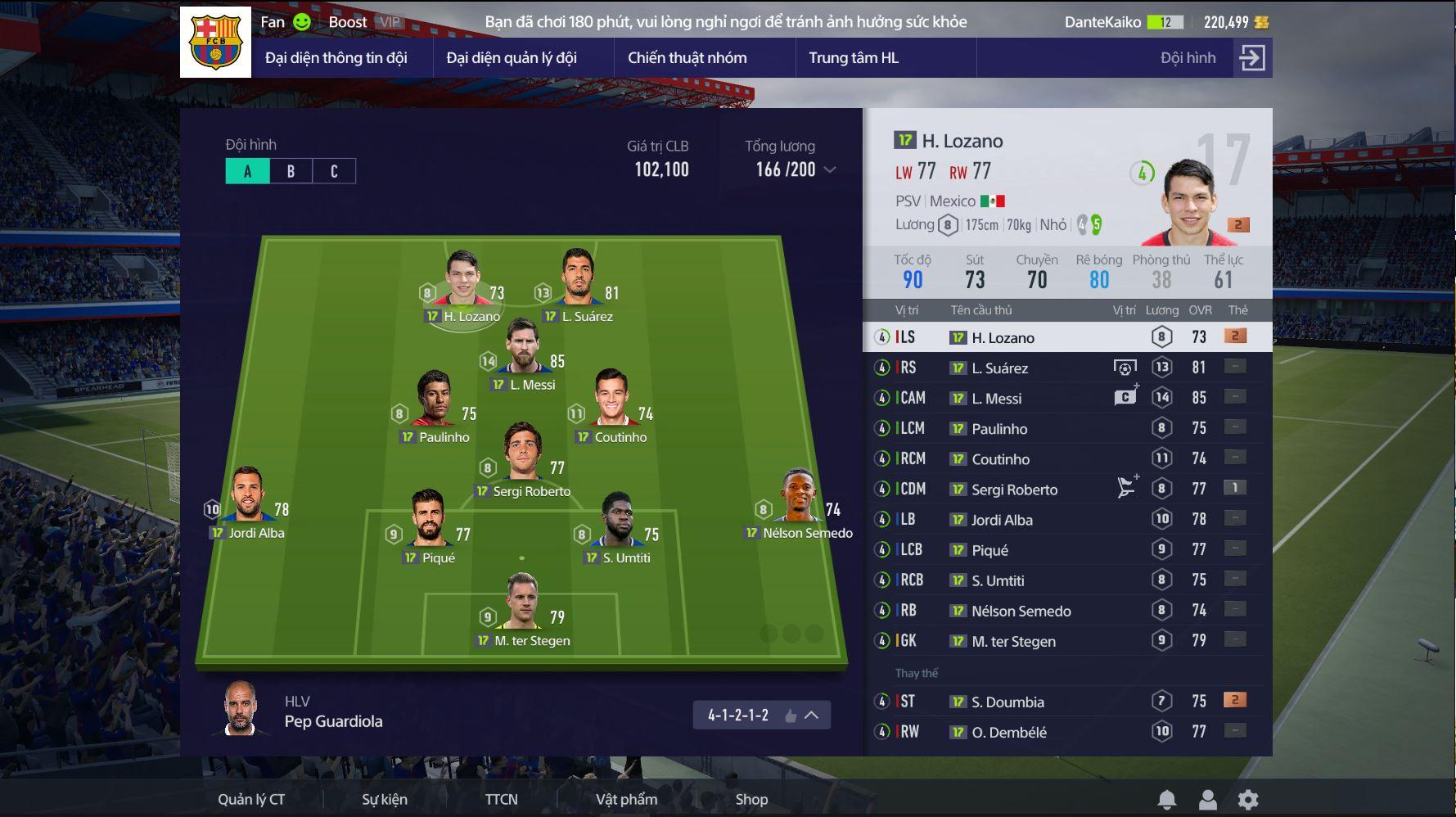Open settings with the gear icon
Screen dimensions: 1456x817
[x=1248, y=800]
